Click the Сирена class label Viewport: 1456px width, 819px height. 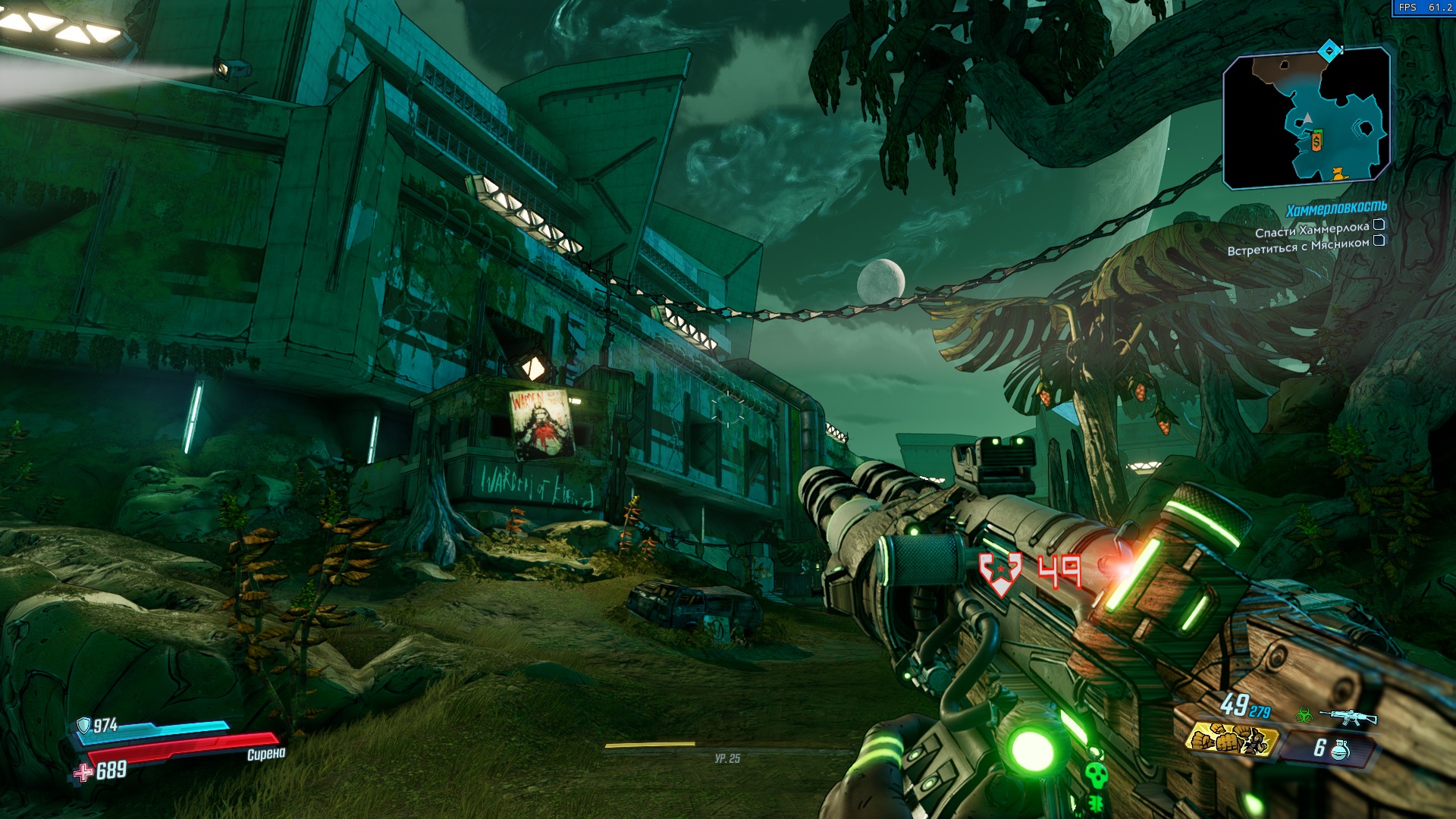tap(266, 754)
